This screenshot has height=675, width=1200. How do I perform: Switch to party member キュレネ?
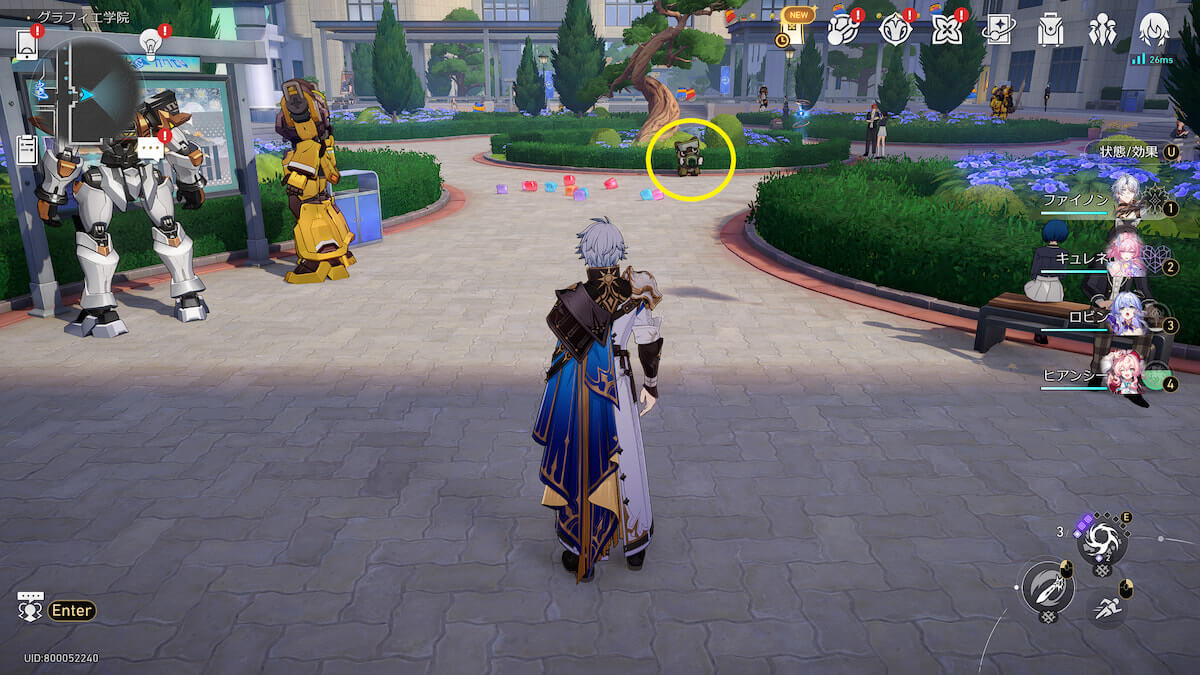pos(1127,257)
